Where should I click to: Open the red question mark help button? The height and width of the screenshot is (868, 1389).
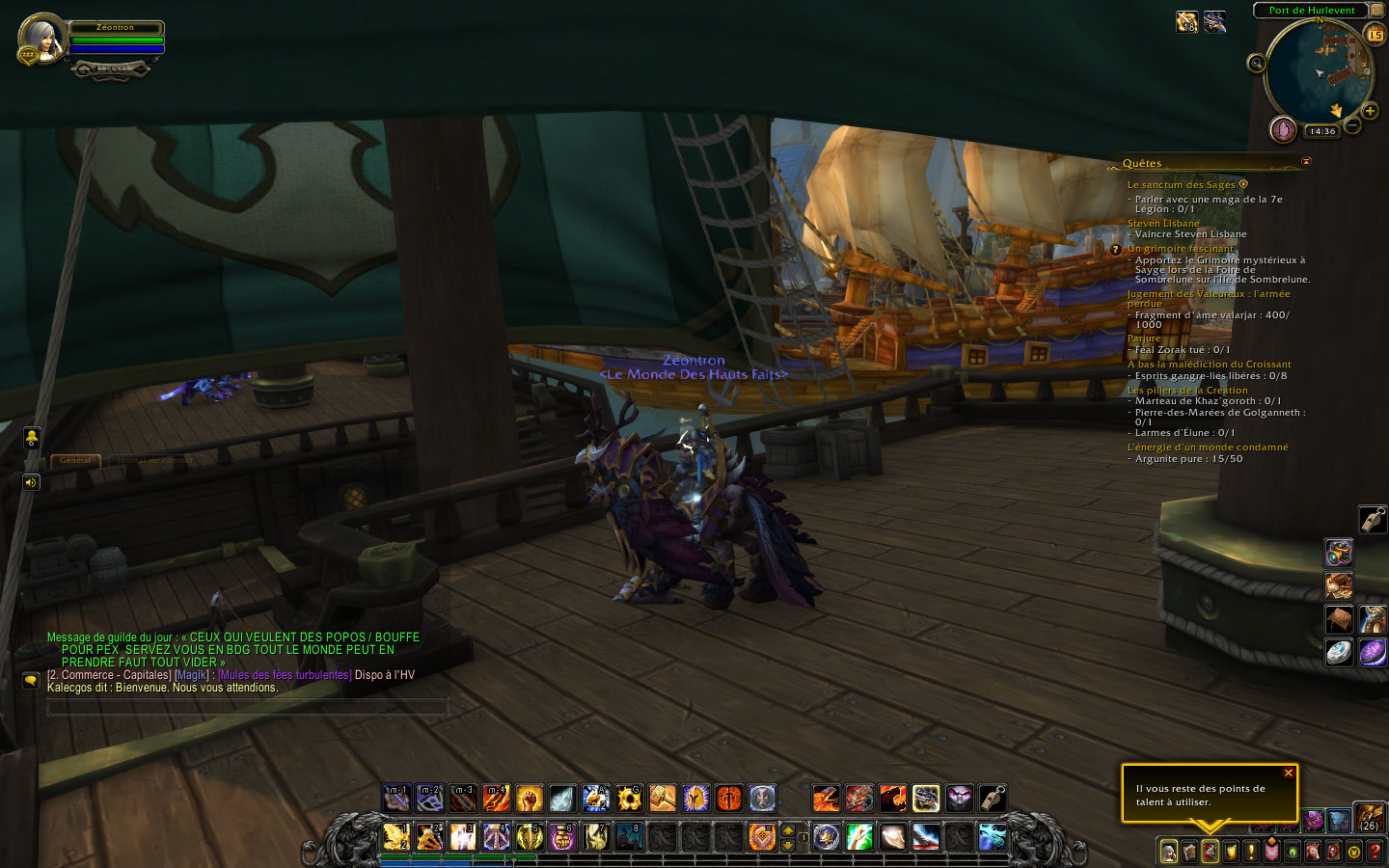[x=1375, y=852]
